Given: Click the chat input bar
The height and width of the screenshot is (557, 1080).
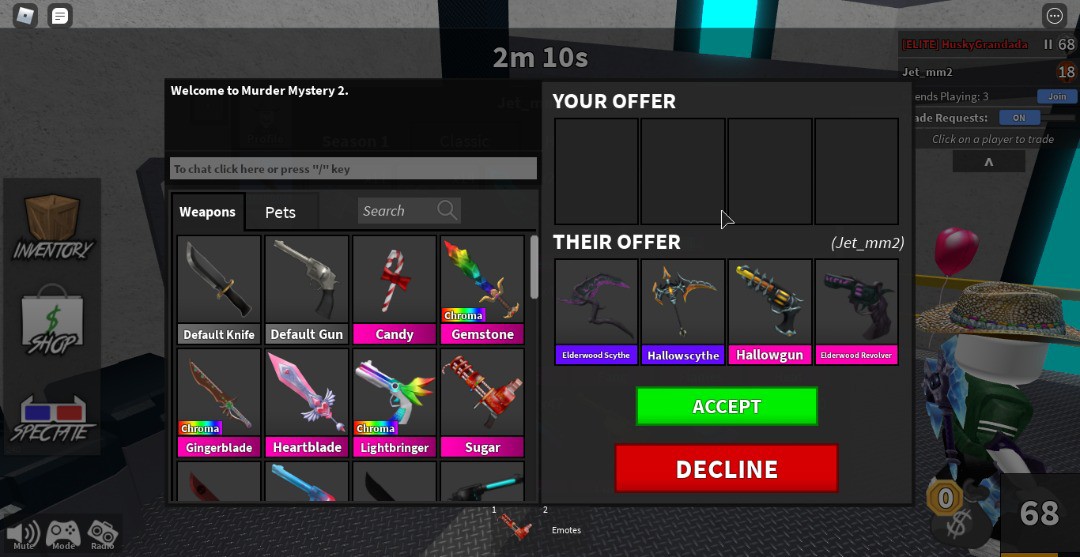Looking at the screenshot, I should tap(354, 169).
